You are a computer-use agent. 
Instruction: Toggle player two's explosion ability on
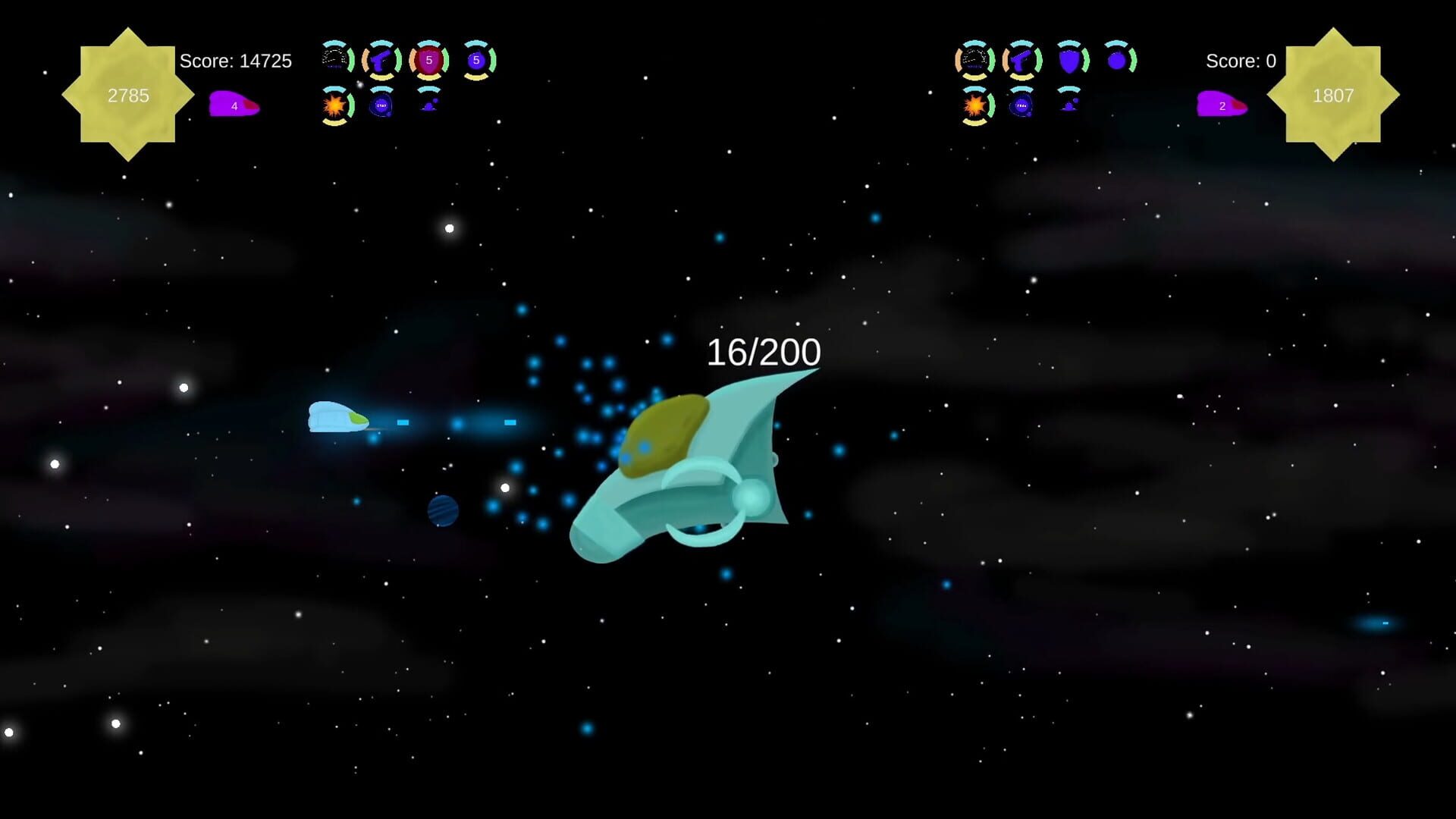[974, 106]
